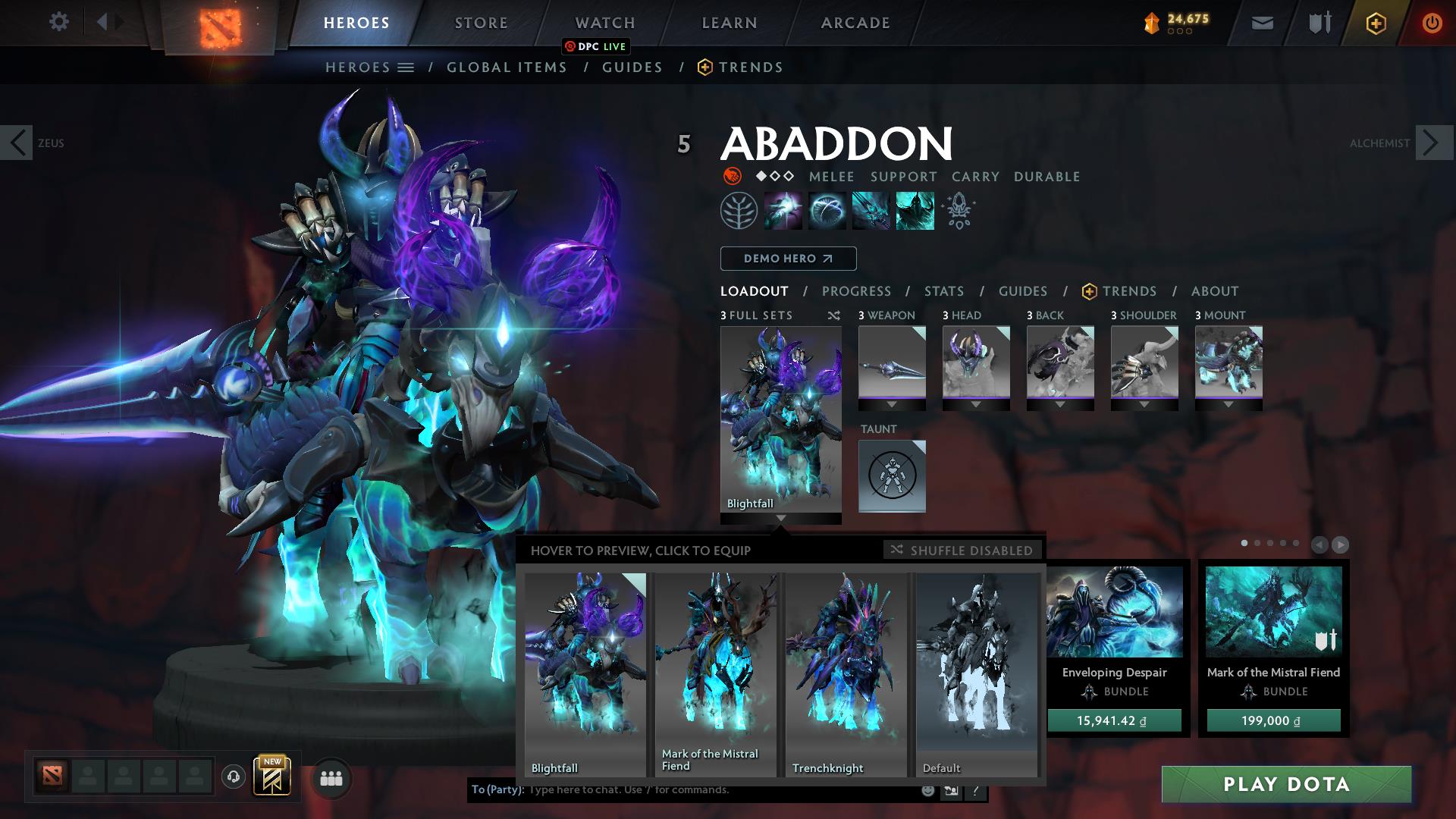Toggle the Shuffle Disabled setting

click(x=962, y=551)
